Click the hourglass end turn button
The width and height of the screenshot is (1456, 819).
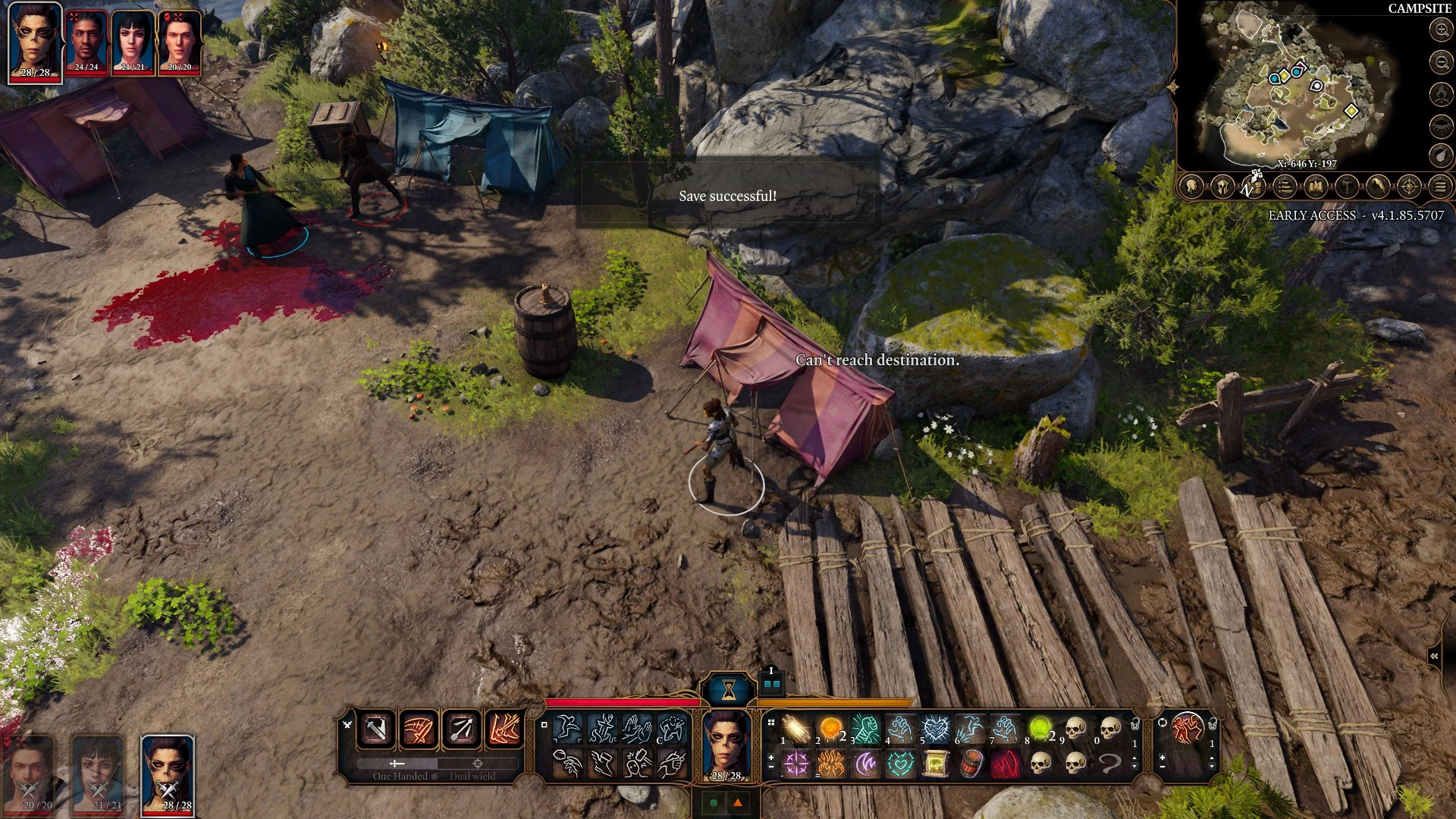tap(729, 689)
